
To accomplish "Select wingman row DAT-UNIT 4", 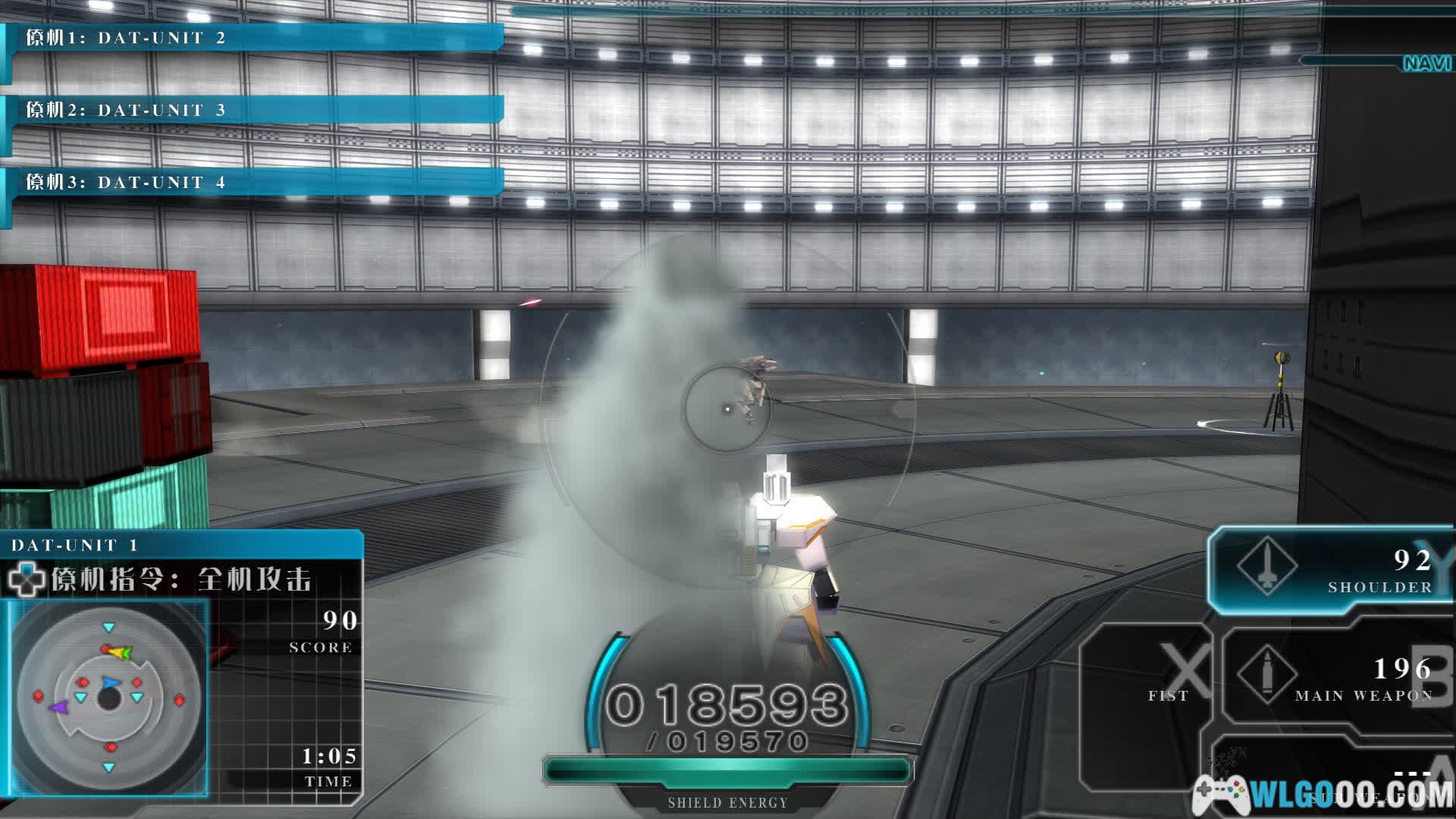I will coord(254,182).
